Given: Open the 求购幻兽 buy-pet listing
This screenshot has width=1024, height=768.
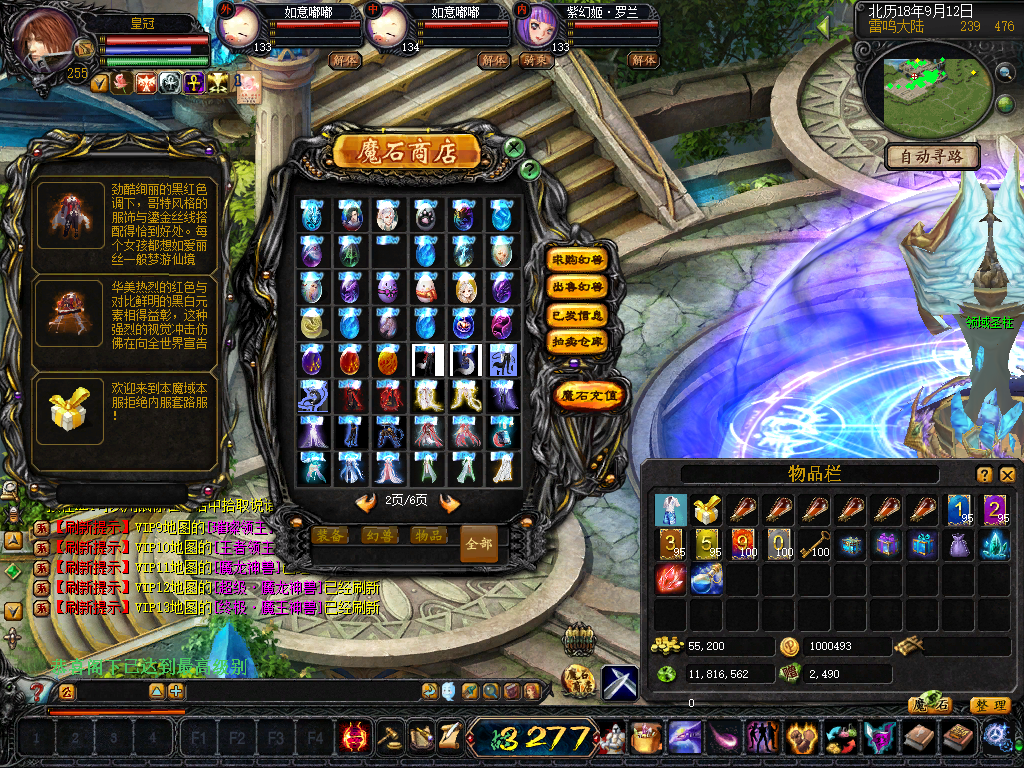Looking at the screenshot, I should (578, 260).
